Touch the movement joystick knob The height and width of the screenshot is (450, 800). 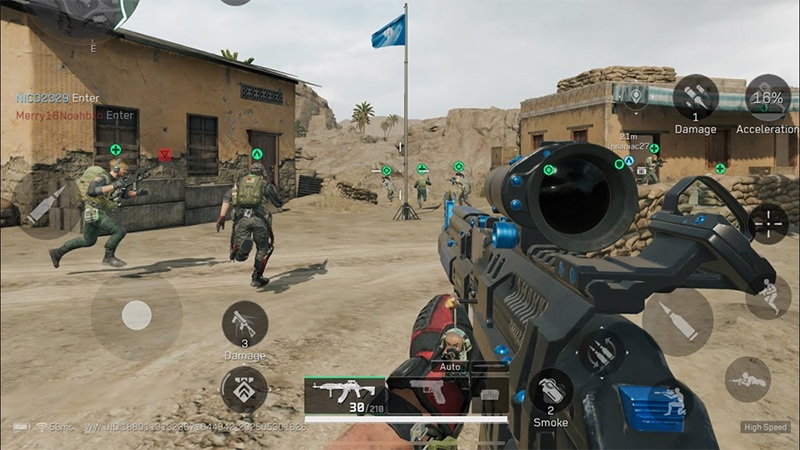(136, 316)
